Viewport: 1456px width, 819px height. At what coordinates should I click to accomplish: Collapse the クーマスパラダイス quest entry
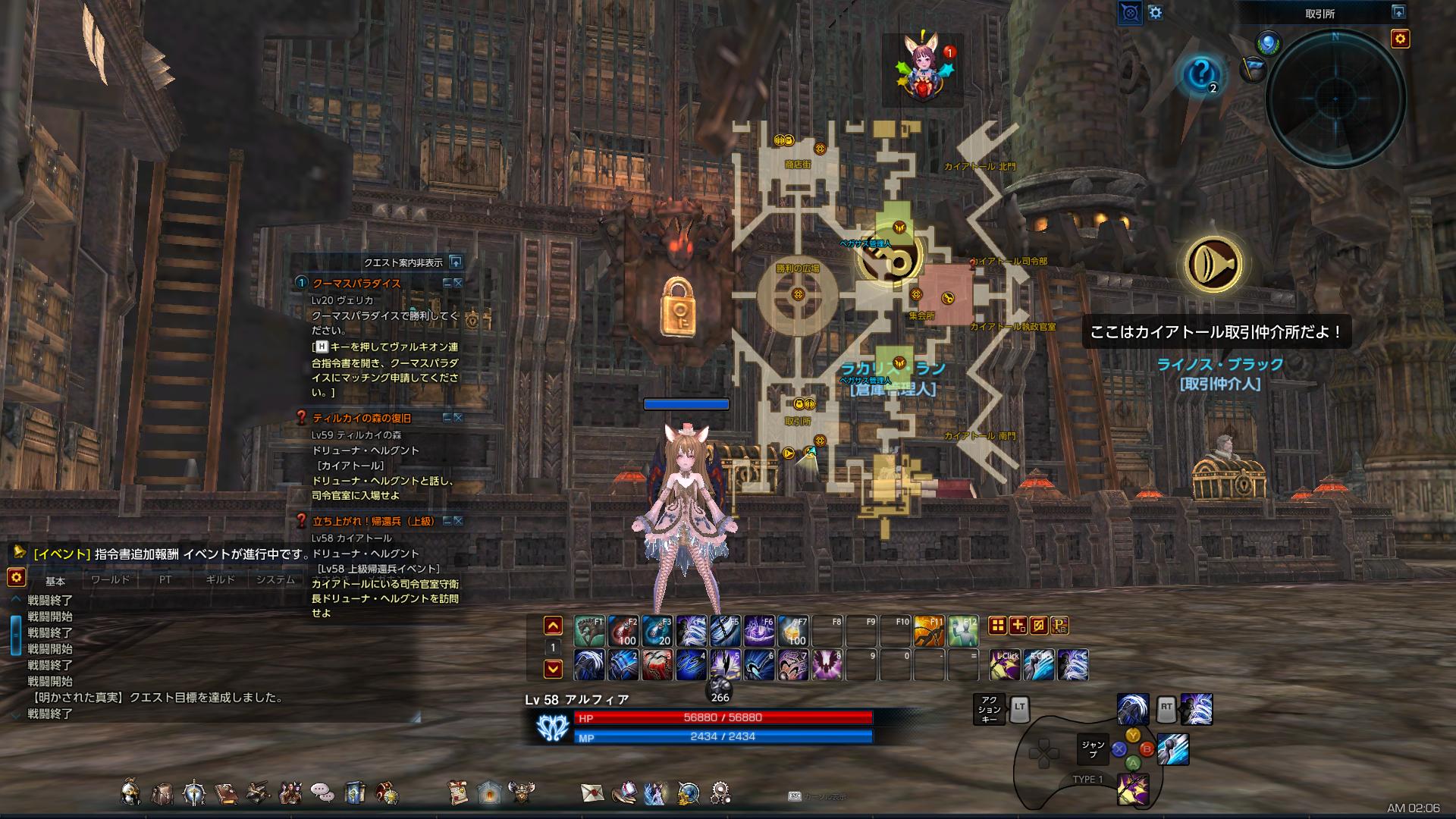(448, 283)
